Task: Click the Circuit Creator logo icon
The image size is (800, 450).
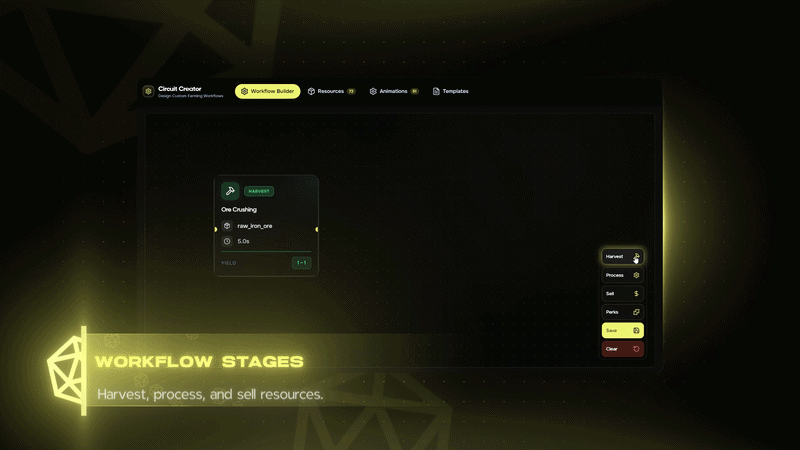Action: 148,91
